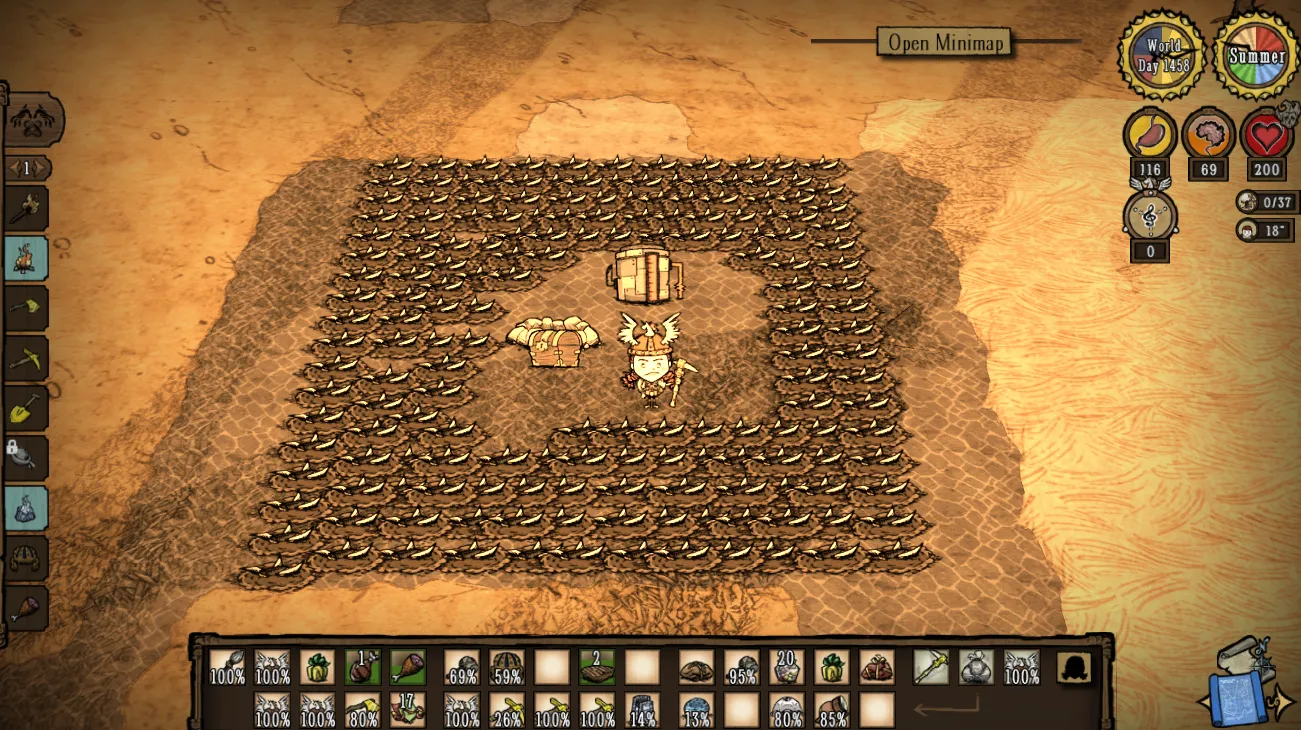
Task: Click the dark silhouette character button
Action: 1074,667
